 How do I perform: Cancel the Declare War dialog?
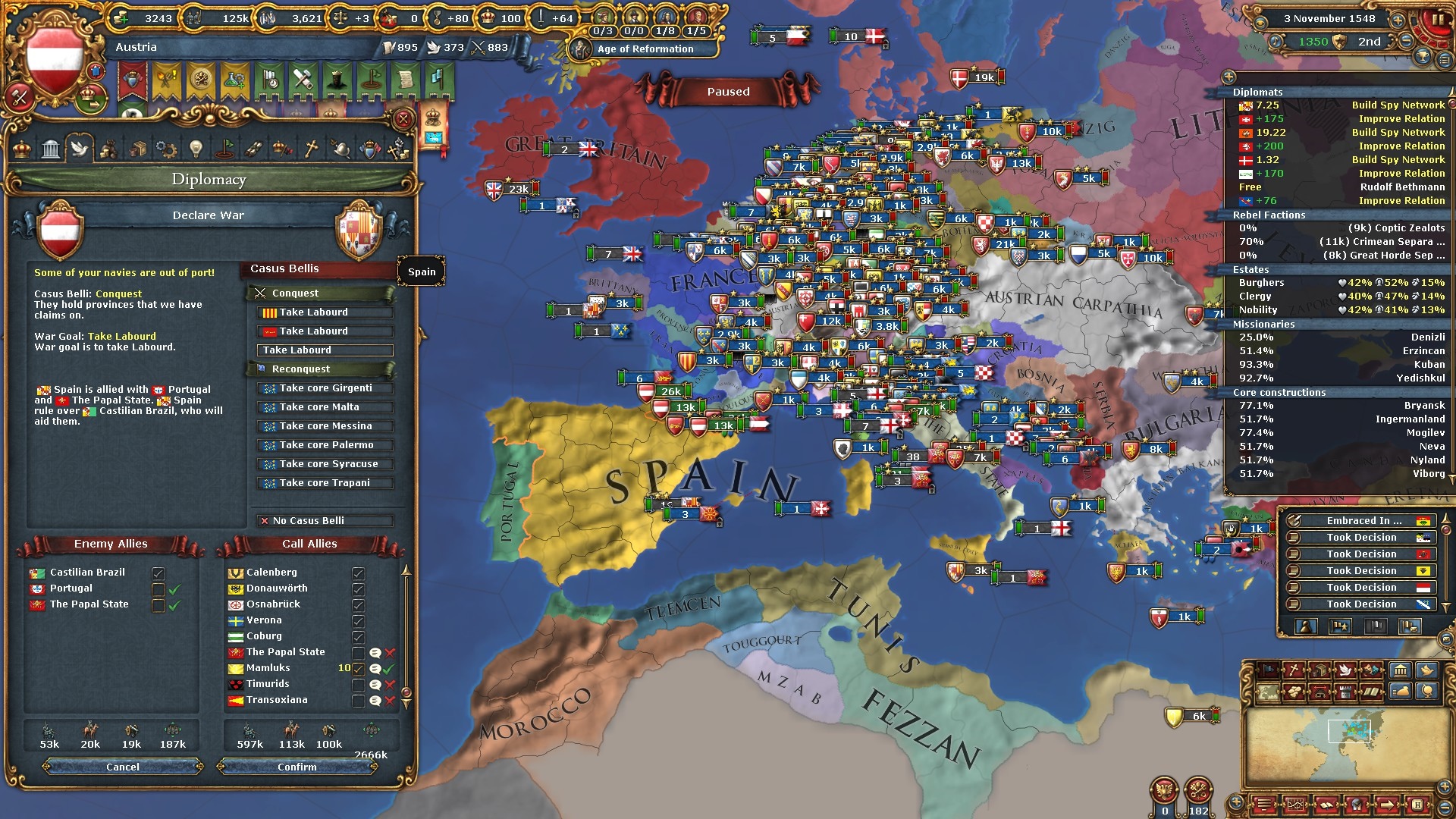123,767
